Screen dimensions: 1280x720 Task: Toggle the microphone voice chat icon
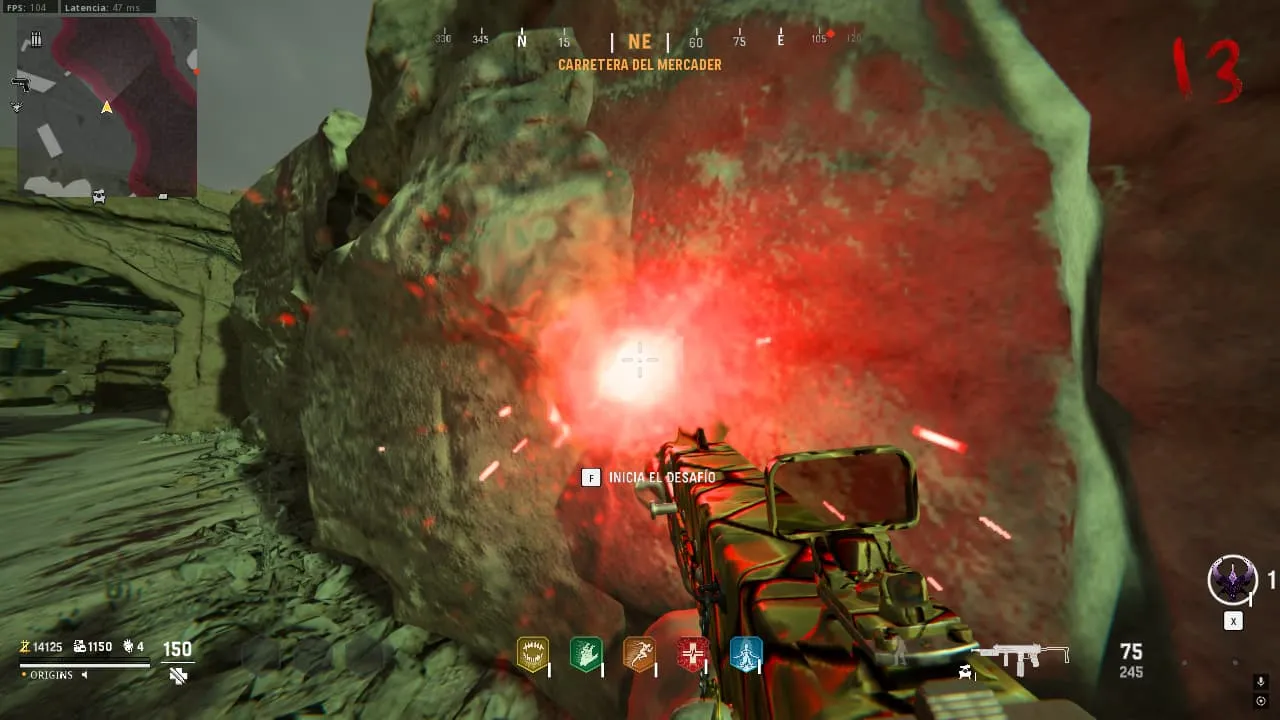pyautogui.click(x=1260, y=681)
